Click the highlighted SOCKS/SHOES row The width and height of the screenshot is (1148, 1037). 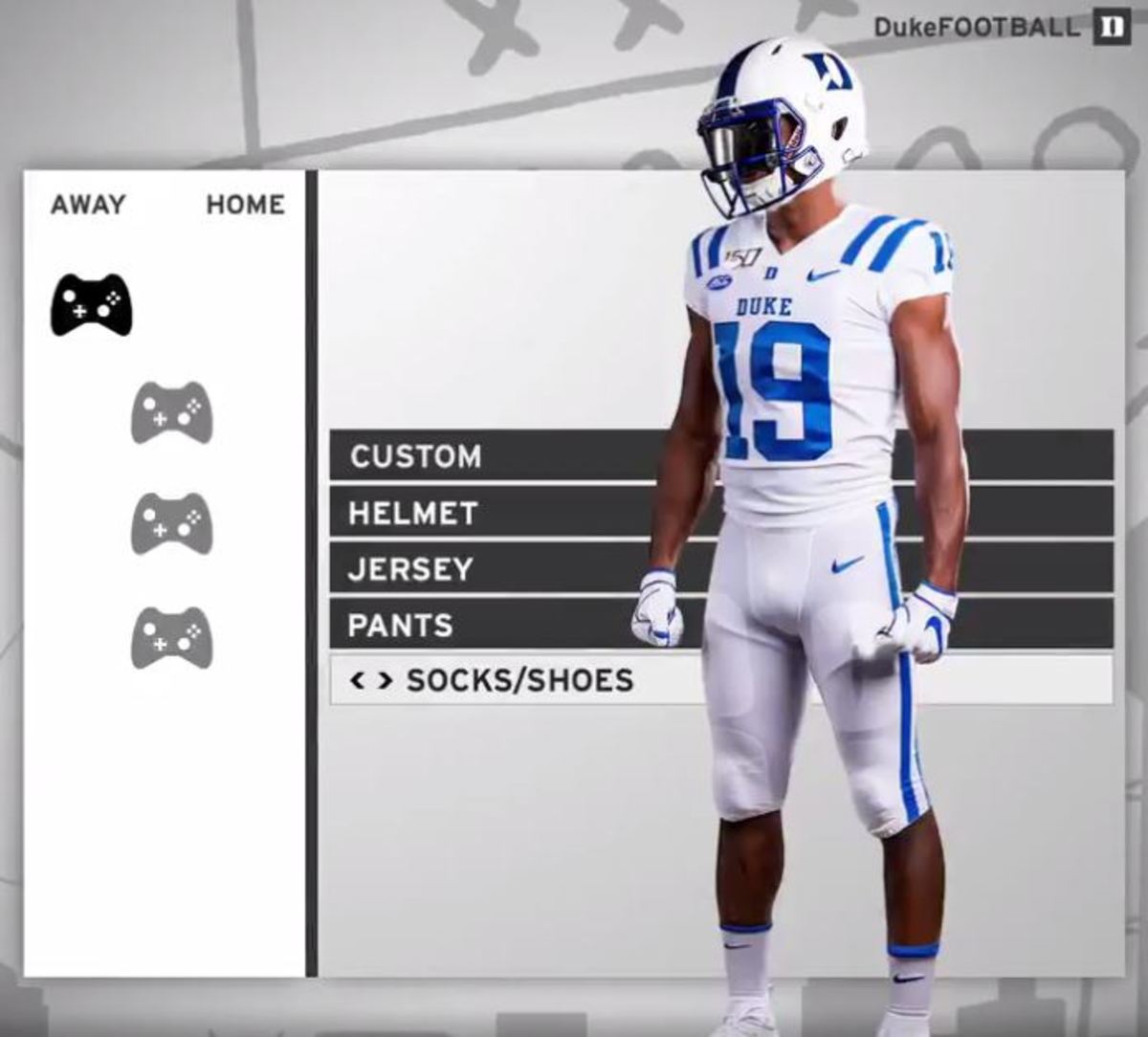click(519, 680)
